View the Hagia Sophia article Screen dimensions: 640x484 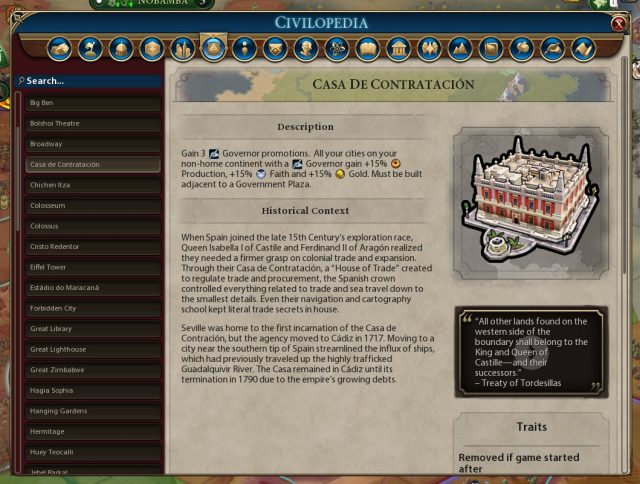(92, 390)
